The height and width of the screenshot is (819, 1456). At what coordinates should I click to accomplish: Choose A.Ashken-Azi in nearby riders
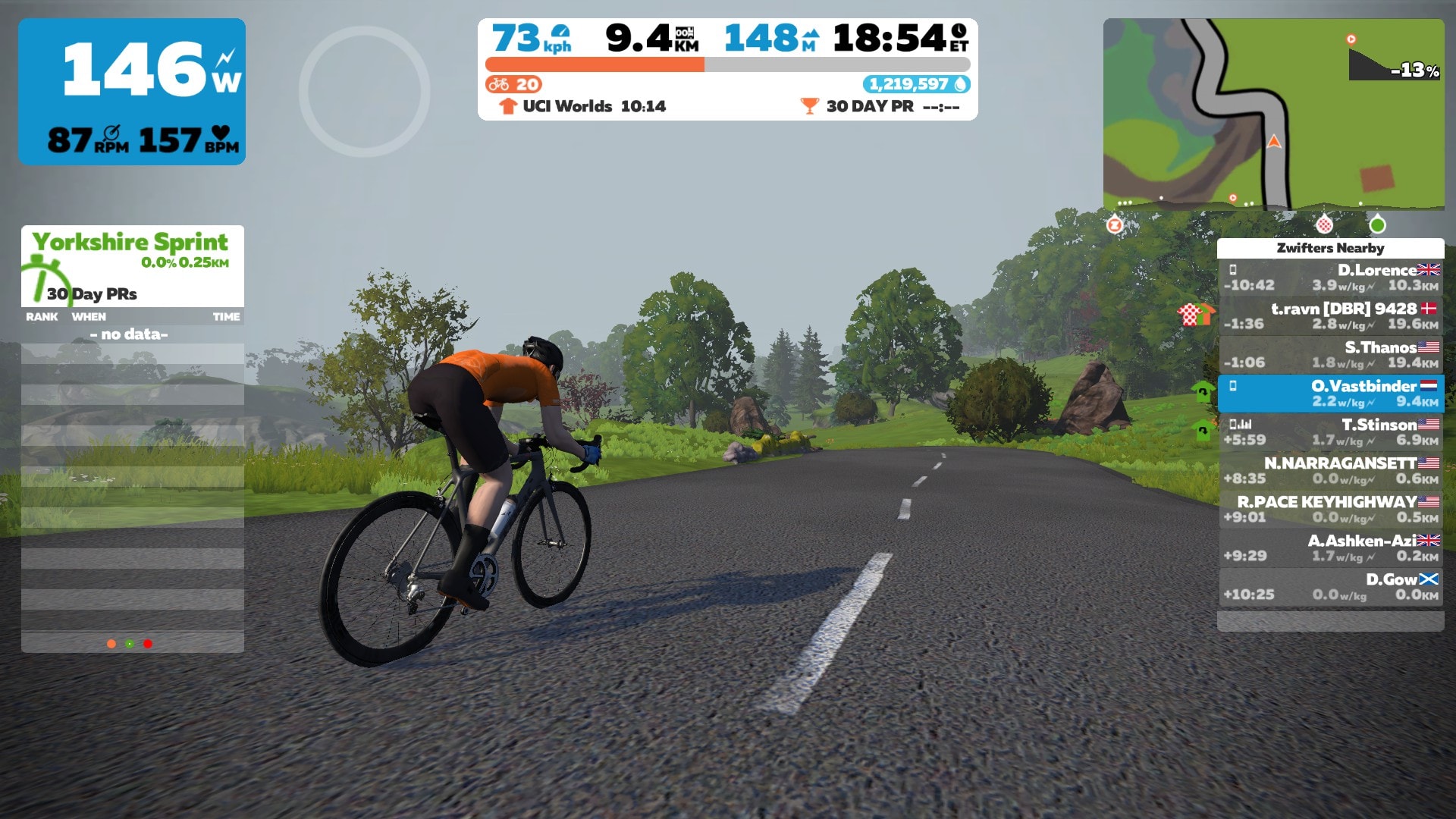(x=1330, y=548)
